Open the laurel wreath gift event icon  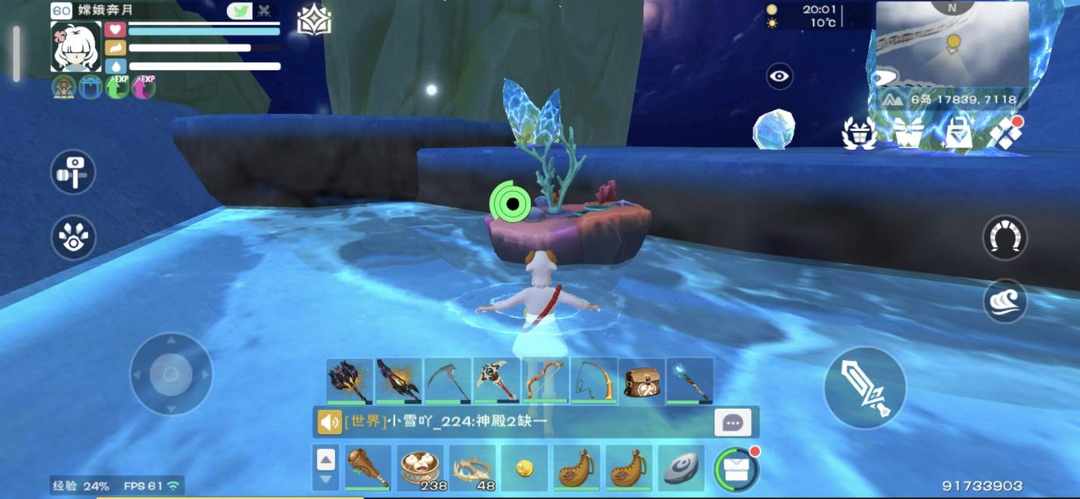(860, 132)
